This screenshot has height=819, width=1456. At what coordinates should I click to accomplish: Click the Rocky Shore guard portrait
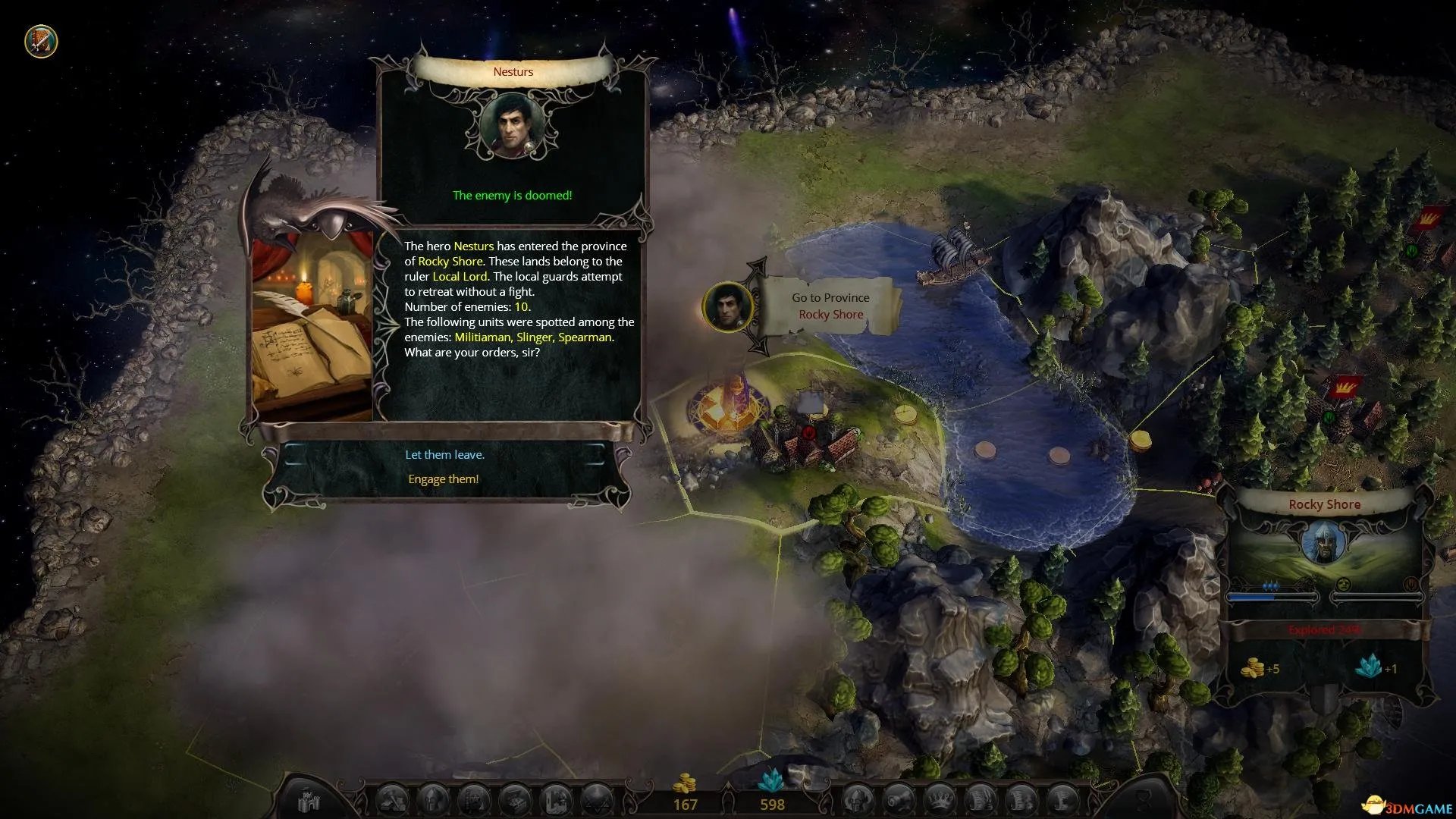pyautogui.click(x=1323, y=544)
